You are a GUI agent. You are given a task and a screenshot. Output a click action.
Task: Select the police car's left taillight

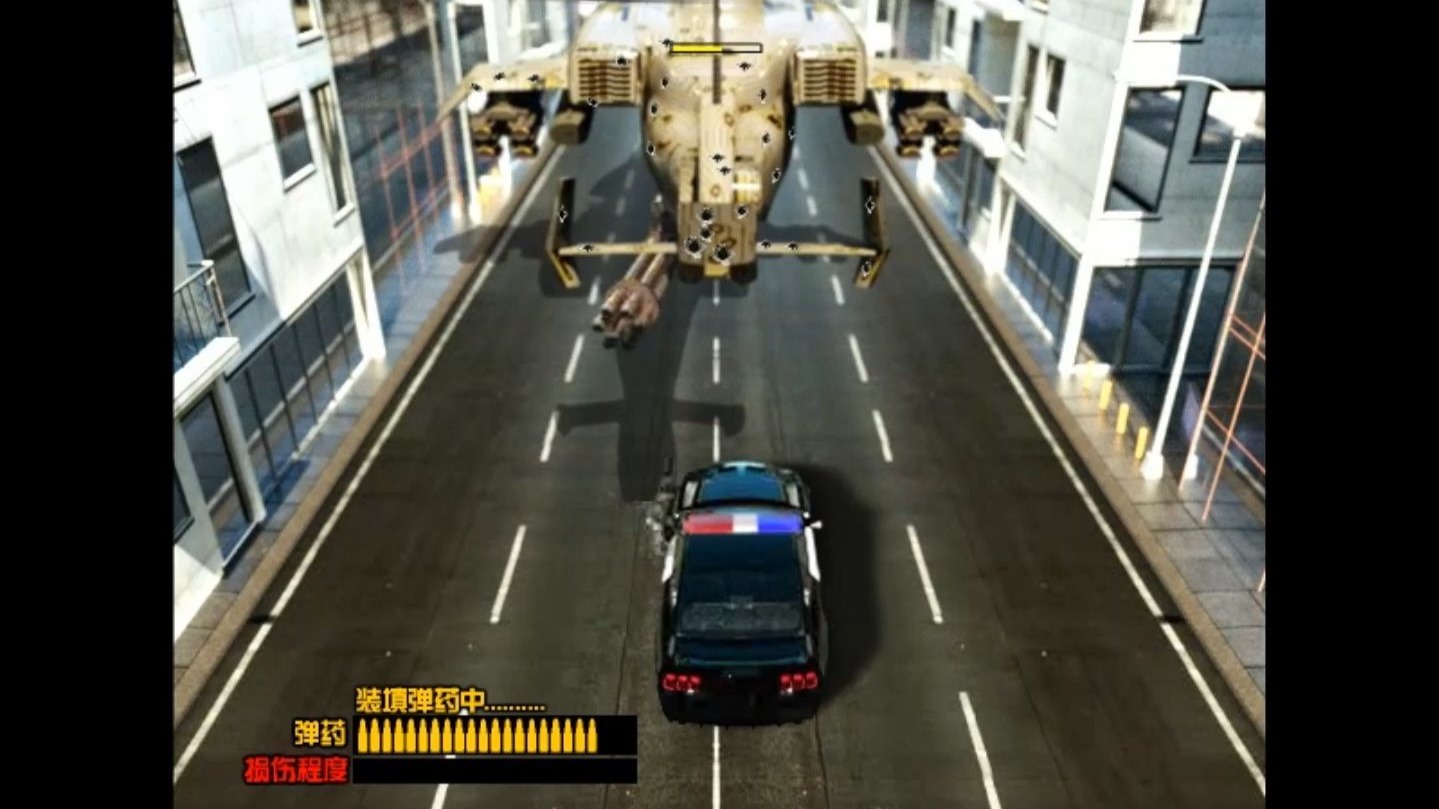tap(682, 682)
